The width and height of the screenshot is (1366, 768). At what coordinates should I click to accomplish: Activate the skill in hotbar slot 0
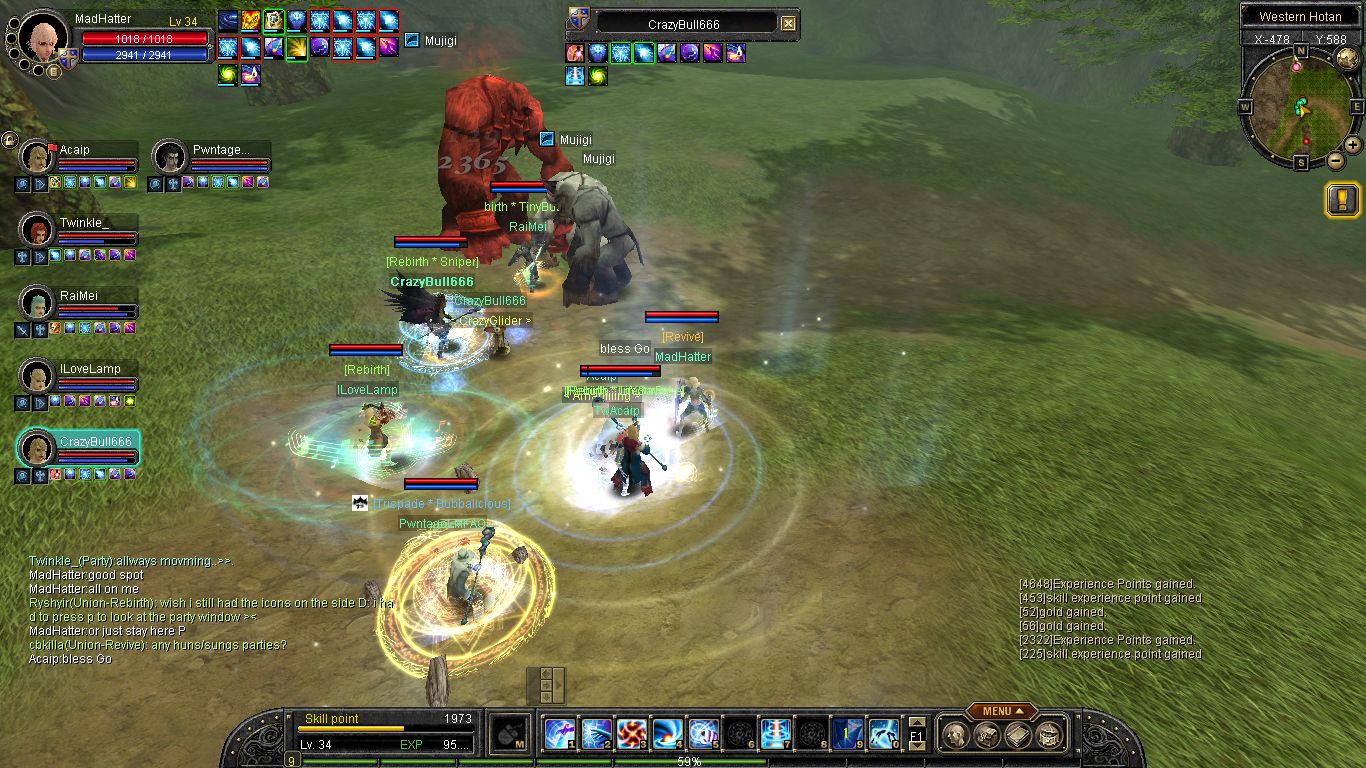[x=883, y=734]
